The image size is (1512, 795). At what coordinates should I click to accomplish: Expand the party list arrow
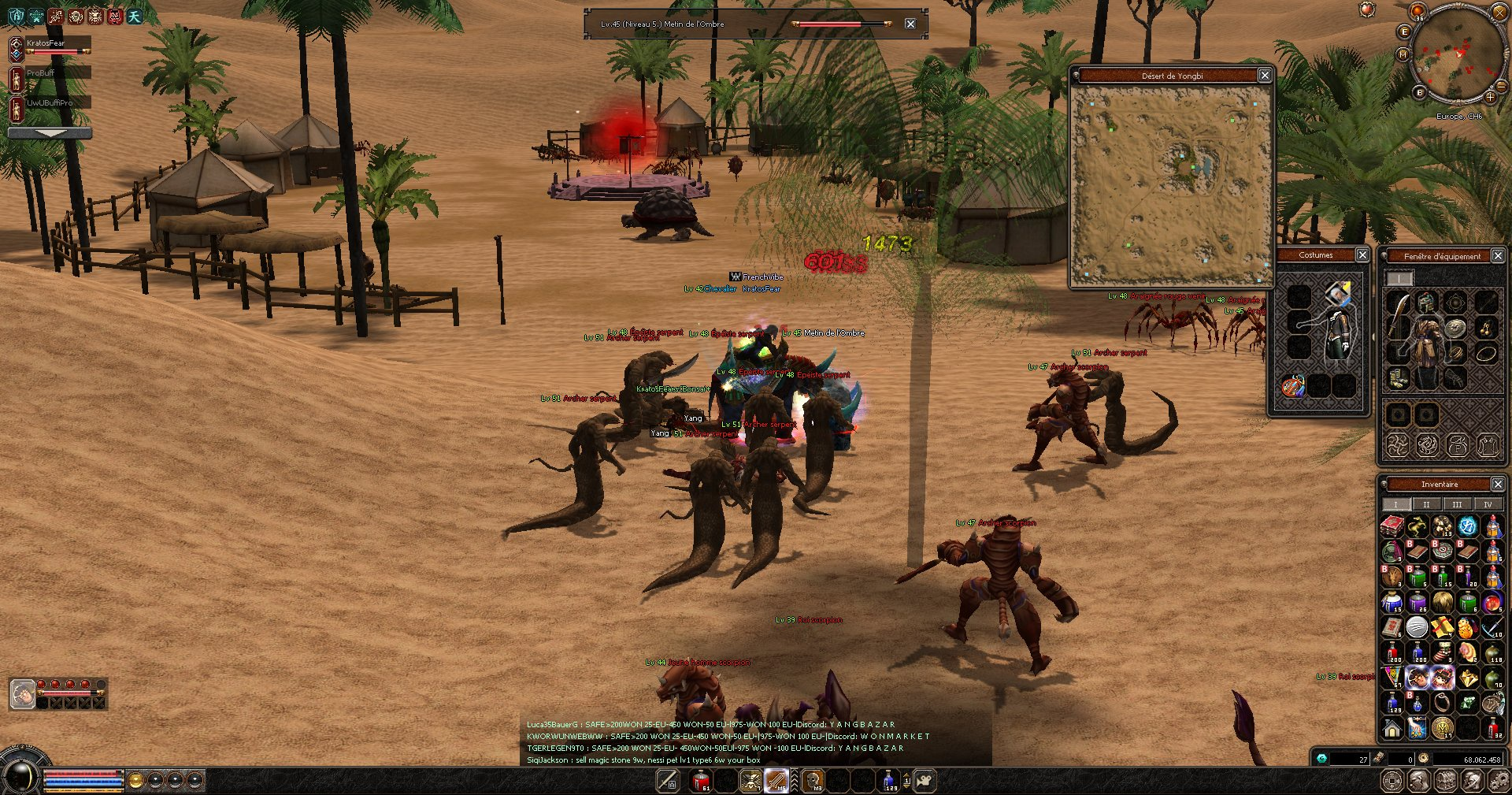[50, 133]
